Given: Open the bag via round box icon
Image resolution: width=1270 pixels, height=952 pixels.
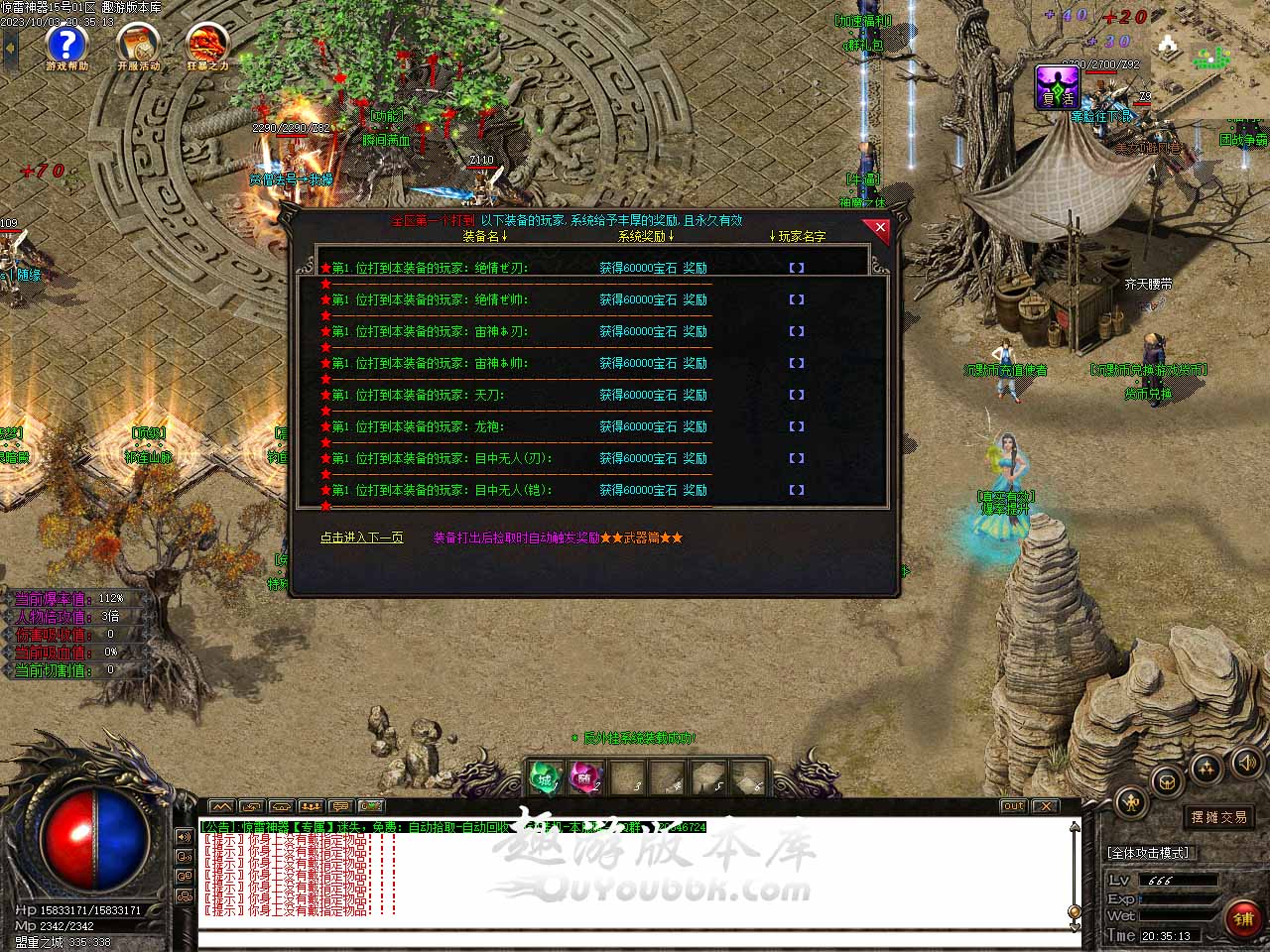Looking at the screenshot, I should tap(1168, 780).
